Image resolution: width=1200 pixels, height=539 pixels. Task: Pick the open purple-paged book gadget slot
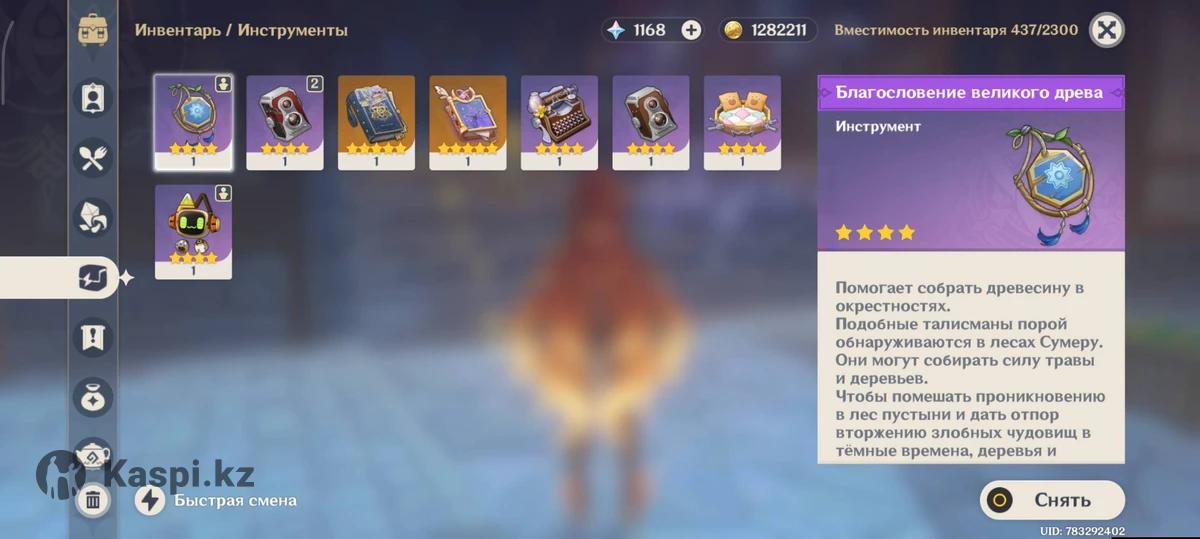tap(468, 122)
